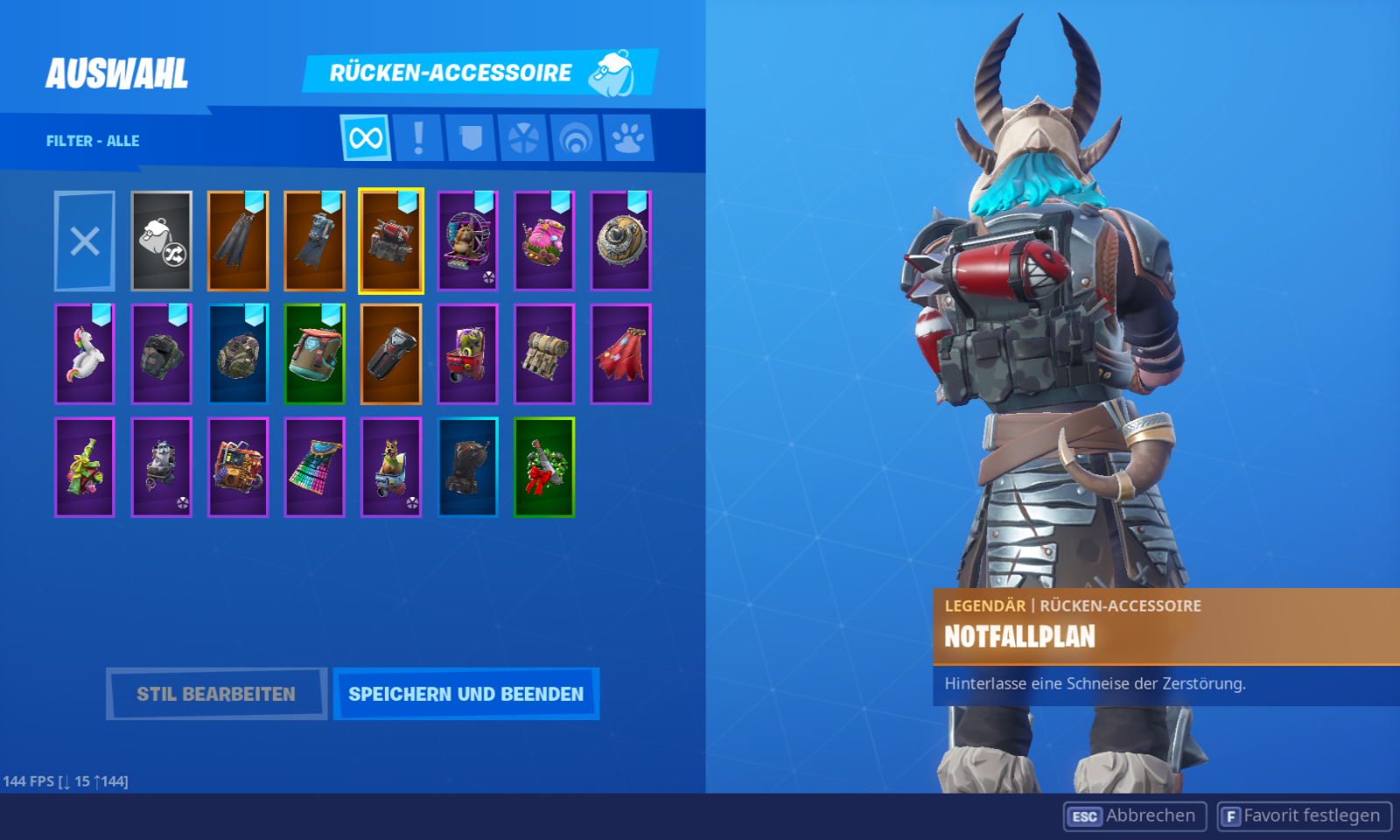
Task: Open the FILTER - ALLE dropdown
Action: point(92,140)
